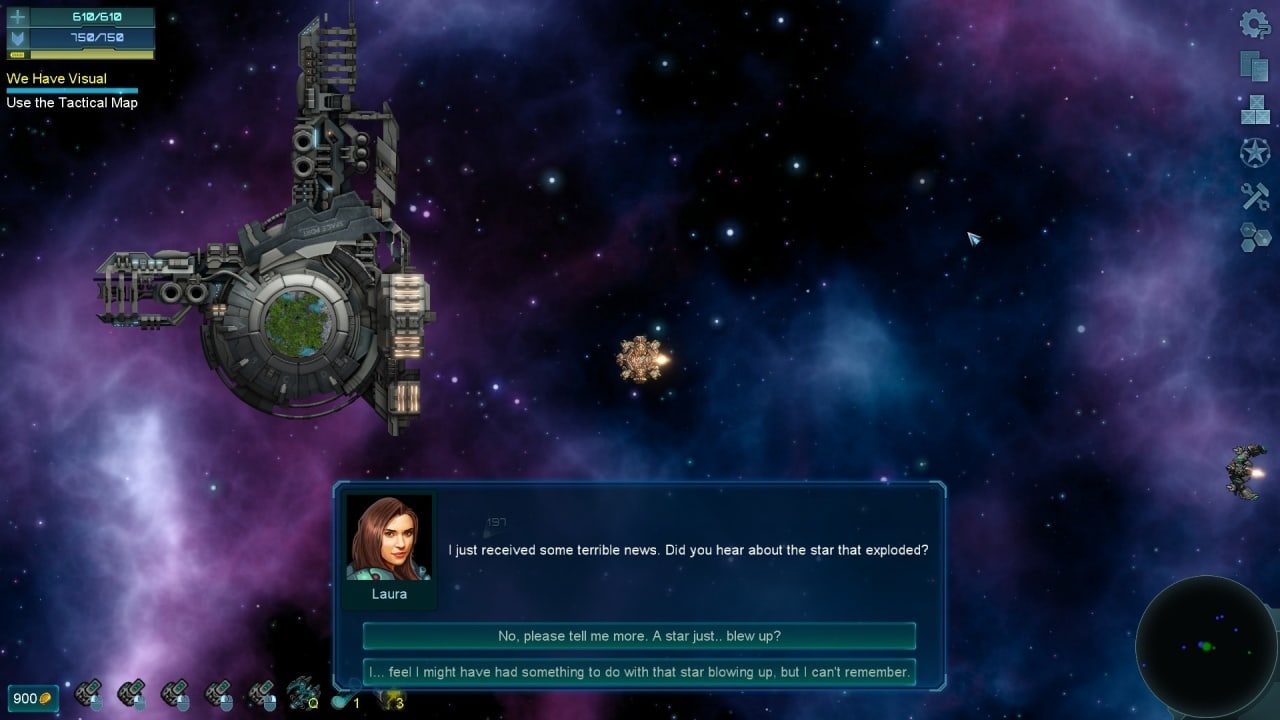Click the circular minimap
Screen dimensions: 1280x720
tap(1206, 646)
